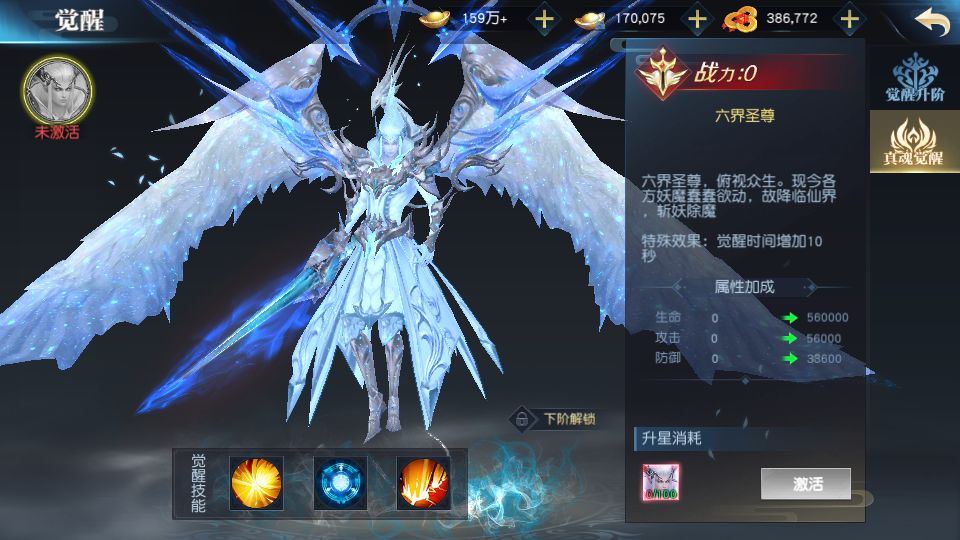Go back with the return arrow
The image size is (960, 540).
pos(931,21)
